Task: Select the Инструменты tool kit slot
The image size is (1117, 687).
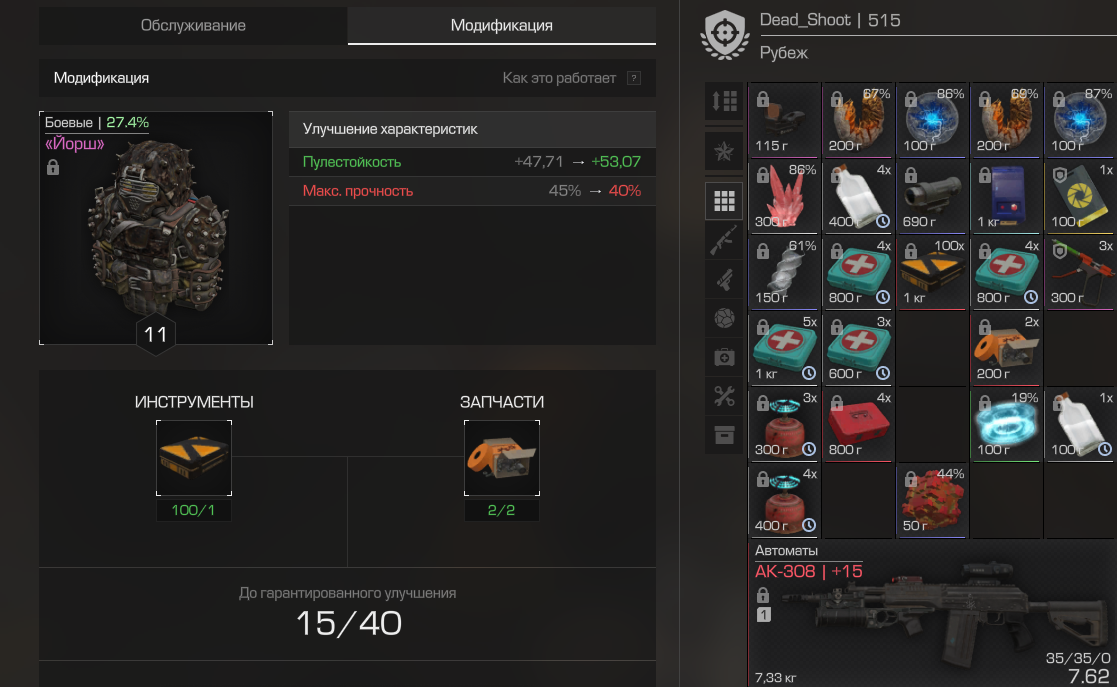Action: 194,458
